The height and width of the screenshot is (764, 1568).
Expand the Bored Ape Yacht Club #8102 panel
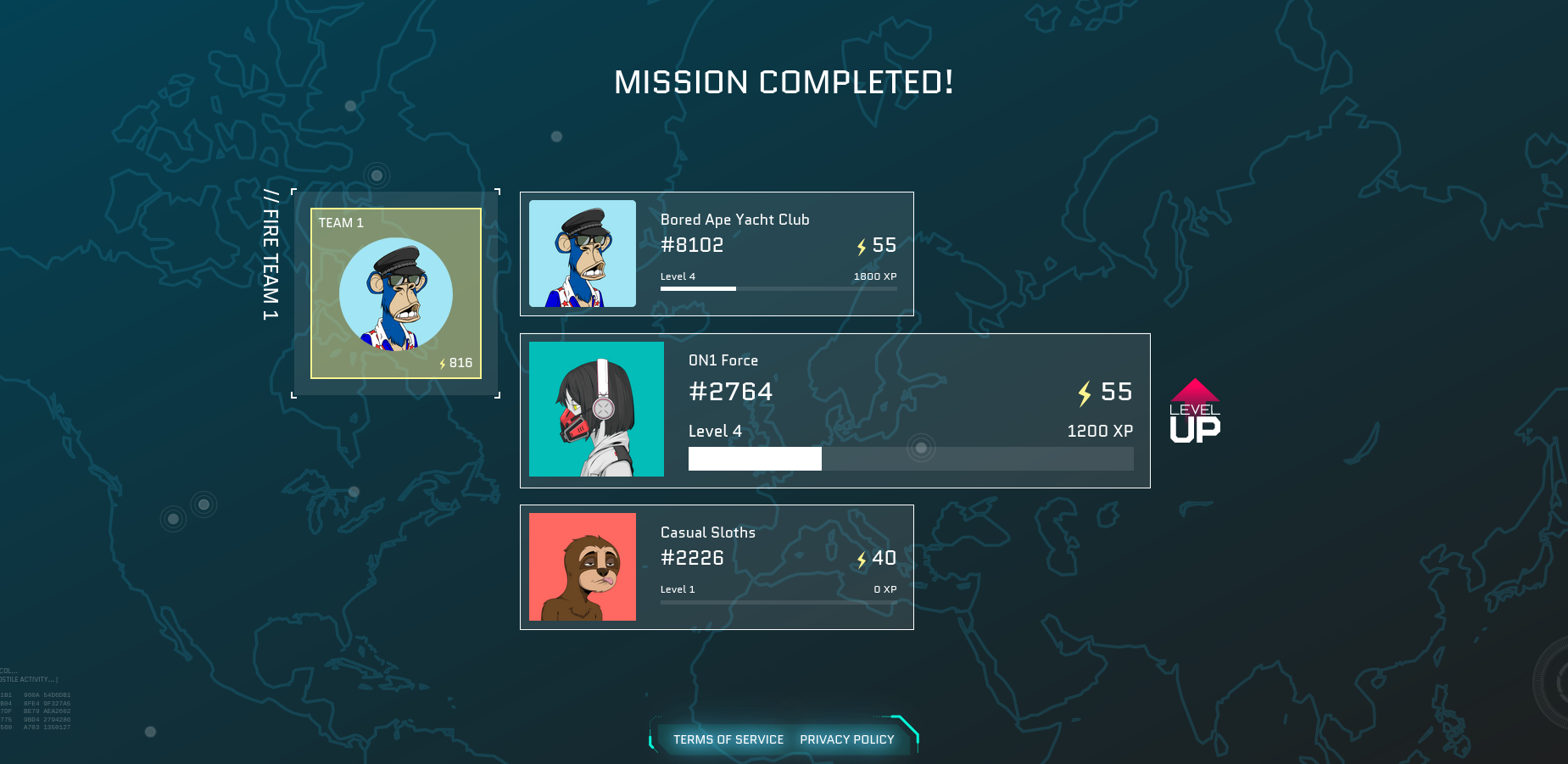[717, 253]
